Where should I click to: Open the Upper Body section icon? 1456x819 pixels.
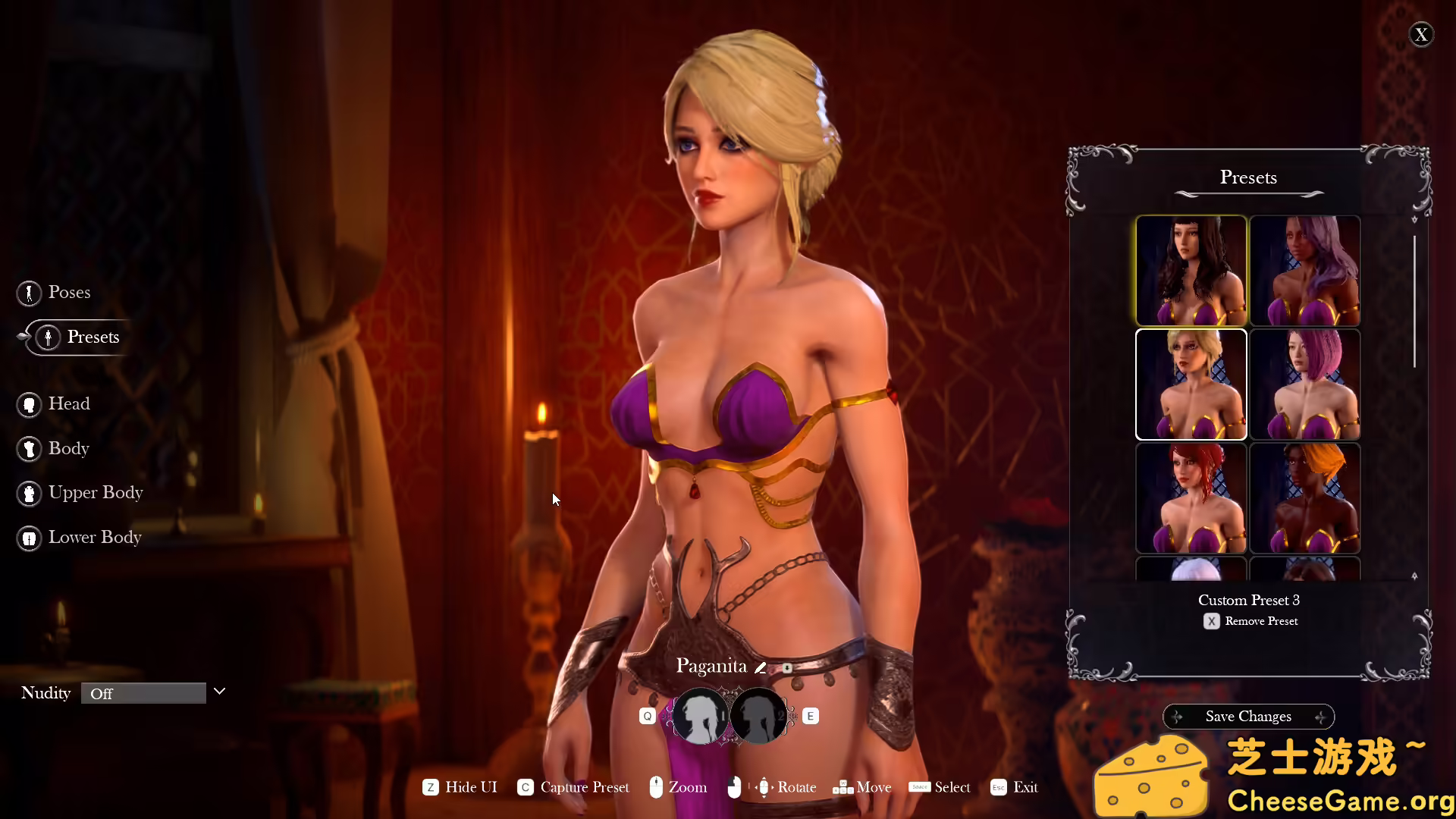(x=30, y=493)
